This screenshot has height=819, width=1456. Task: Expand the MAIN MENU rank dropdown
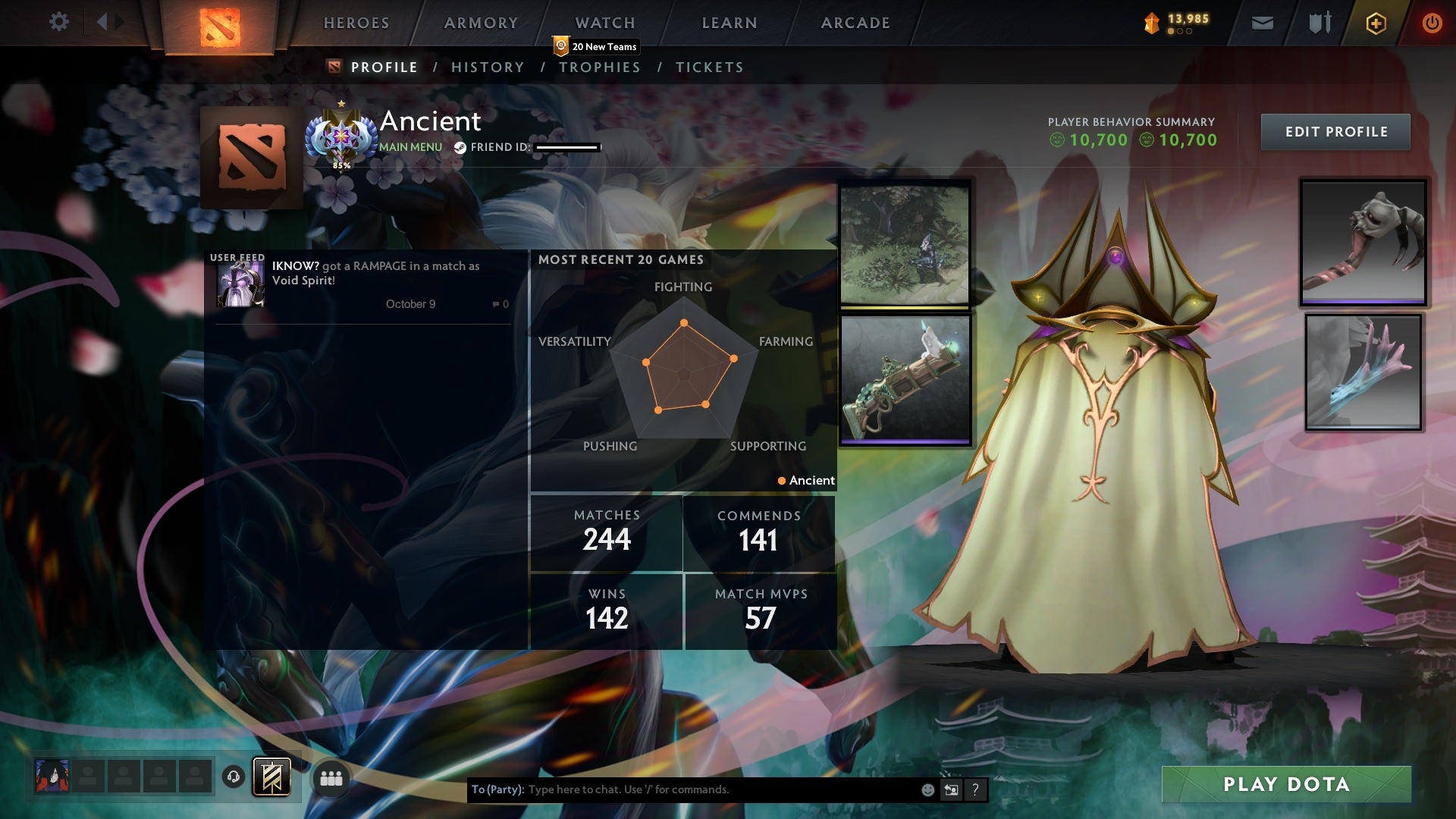coord(411,147)
